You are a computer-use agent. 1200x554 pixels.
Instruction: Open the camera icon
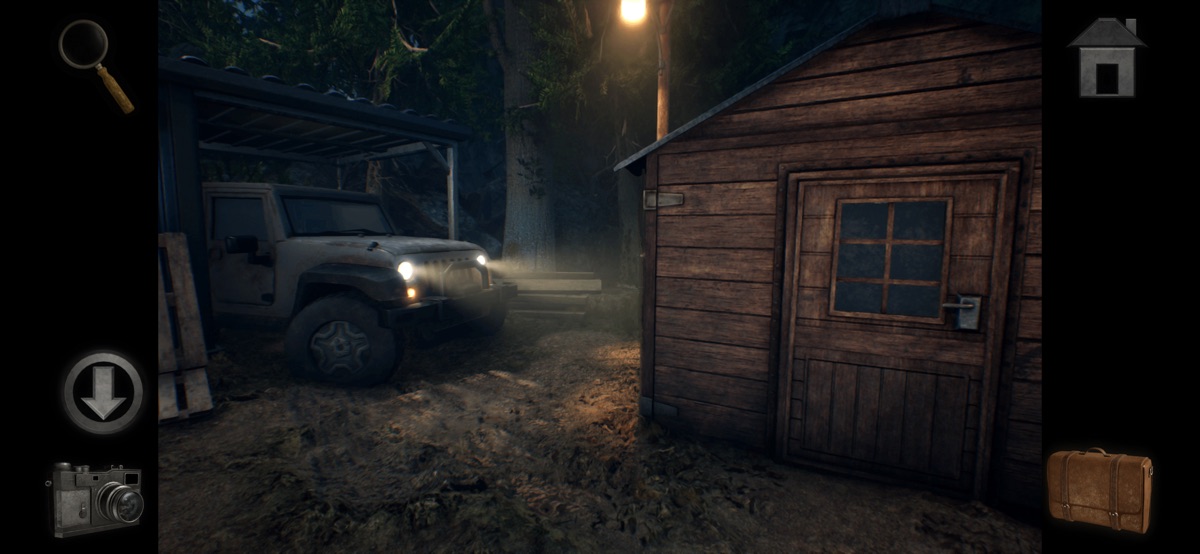pyautogui.click(x=96, y=498)
